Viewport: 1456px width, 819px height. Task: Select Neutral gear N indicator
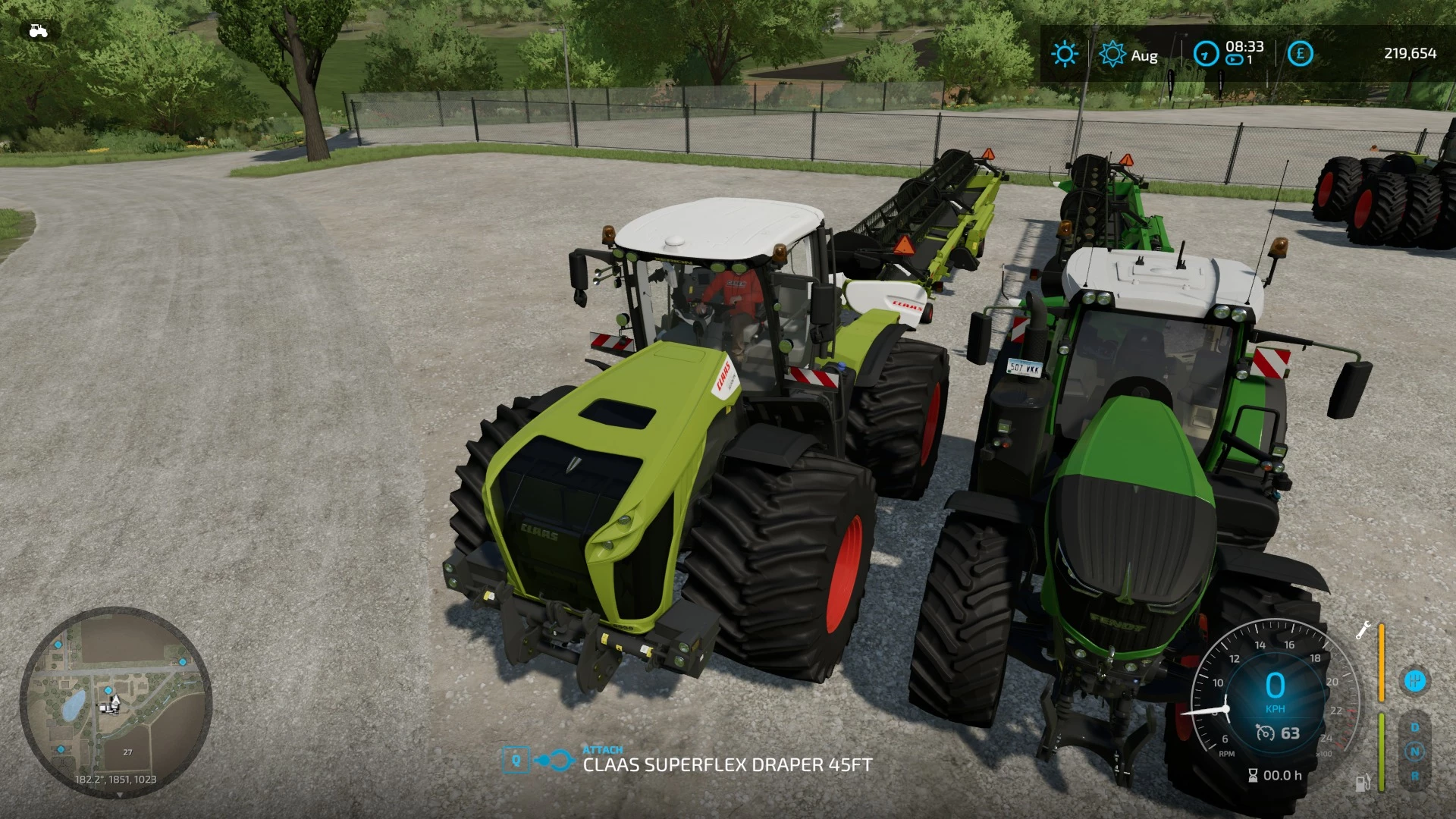click(x=1415, y=751)
